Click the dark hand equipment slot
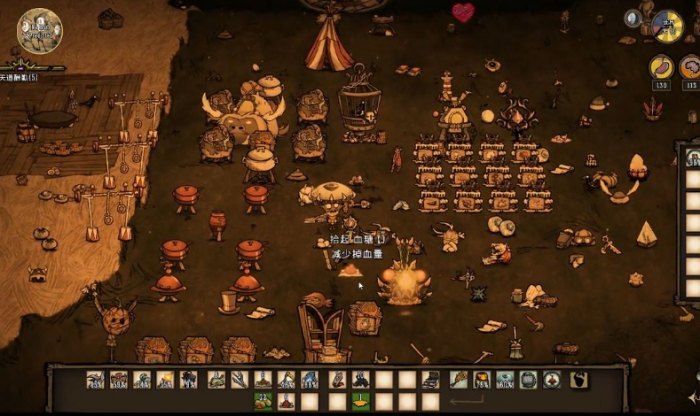Viewport: 700px width, 416px height. [578, 380]
